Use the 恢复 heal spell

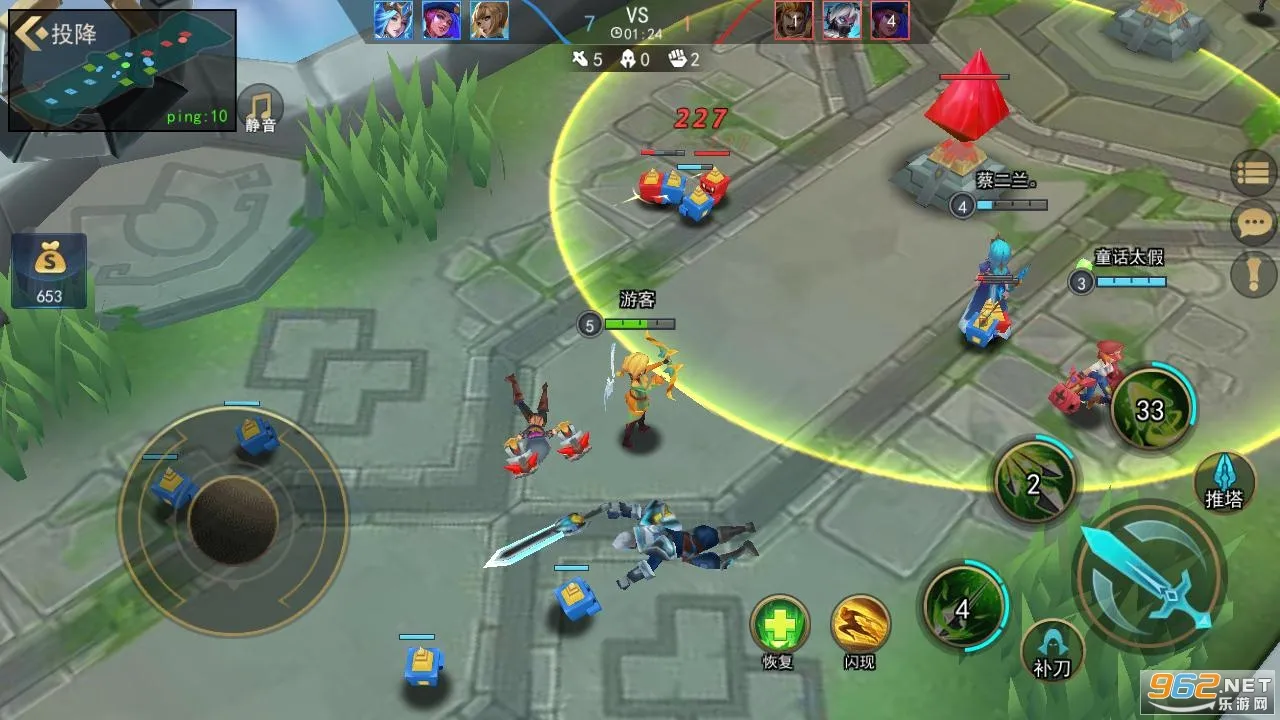tap(779, 626)
